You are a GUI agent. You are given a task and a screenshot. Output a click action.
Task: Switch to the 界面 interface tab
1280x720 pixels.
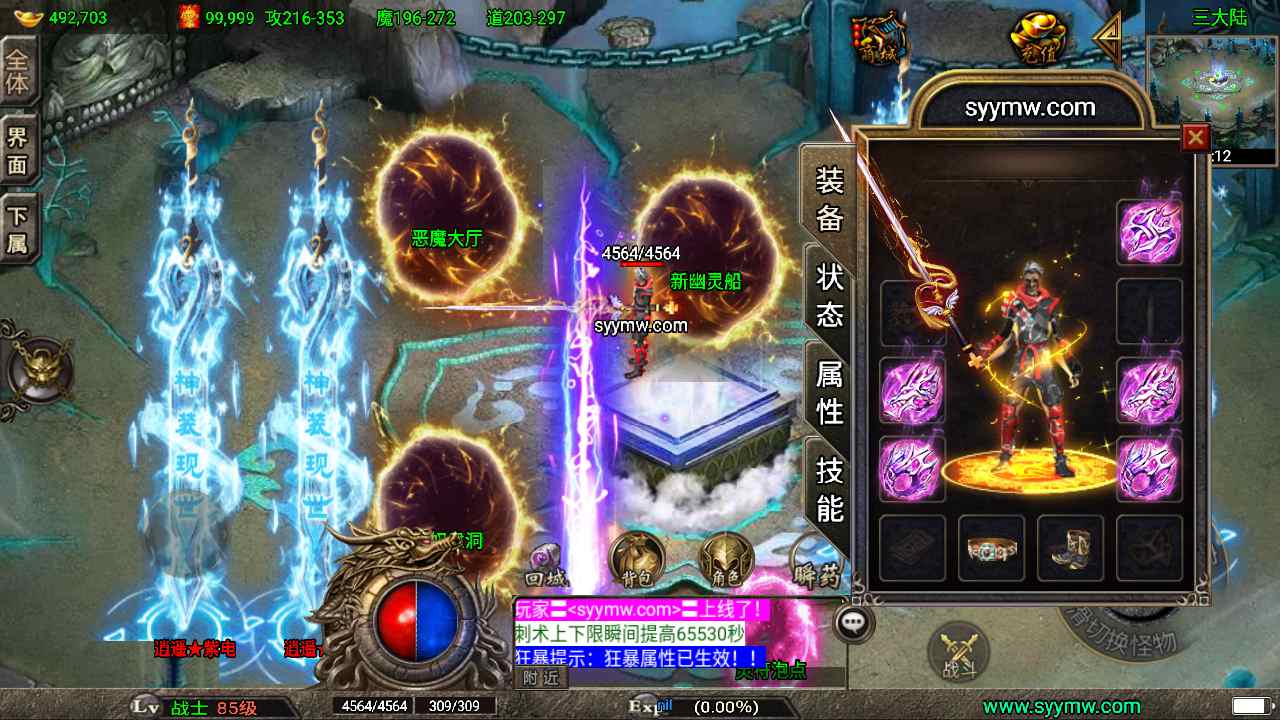[18, 151]
